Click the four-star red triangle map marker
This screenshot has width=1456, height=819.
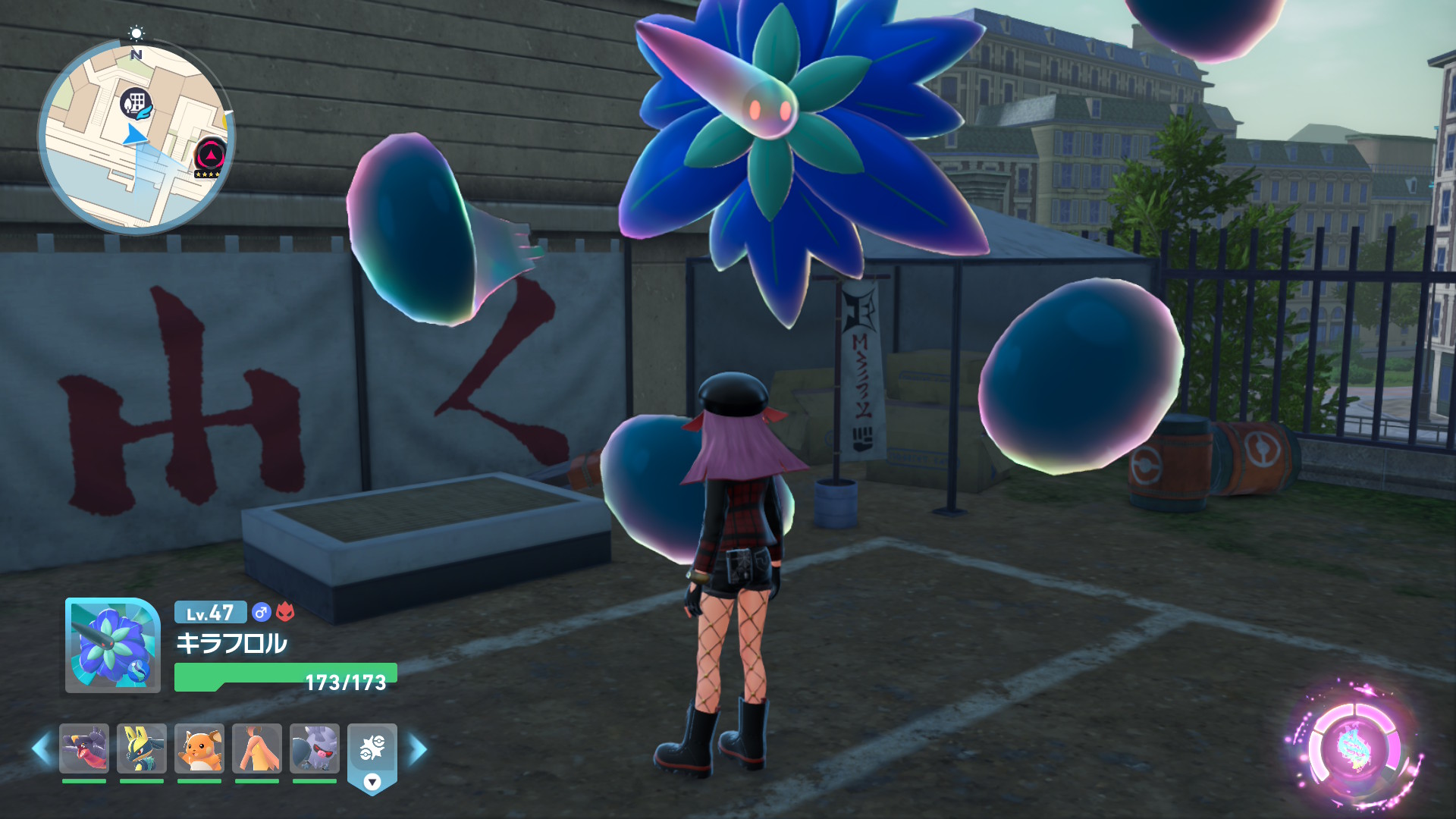(x=209, y=156)
